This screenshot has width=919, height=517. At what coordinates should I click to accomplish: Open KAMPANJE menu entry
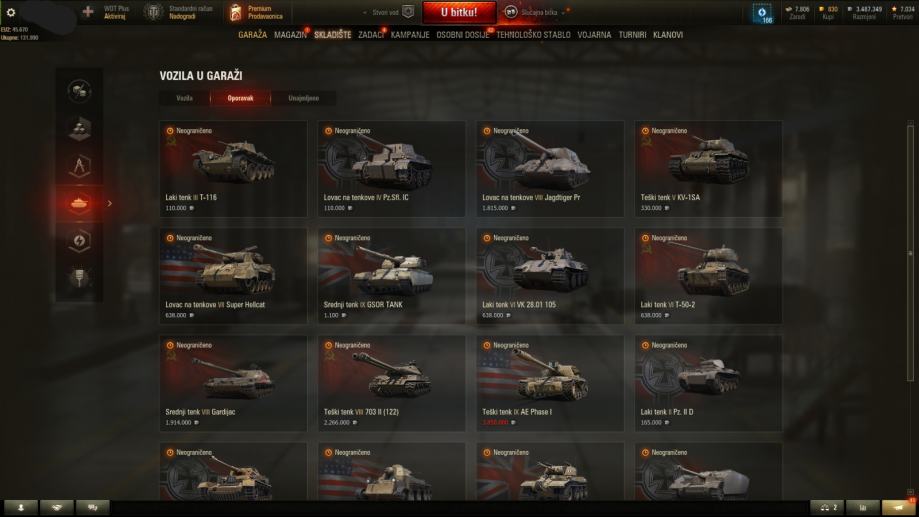(410, 35)
